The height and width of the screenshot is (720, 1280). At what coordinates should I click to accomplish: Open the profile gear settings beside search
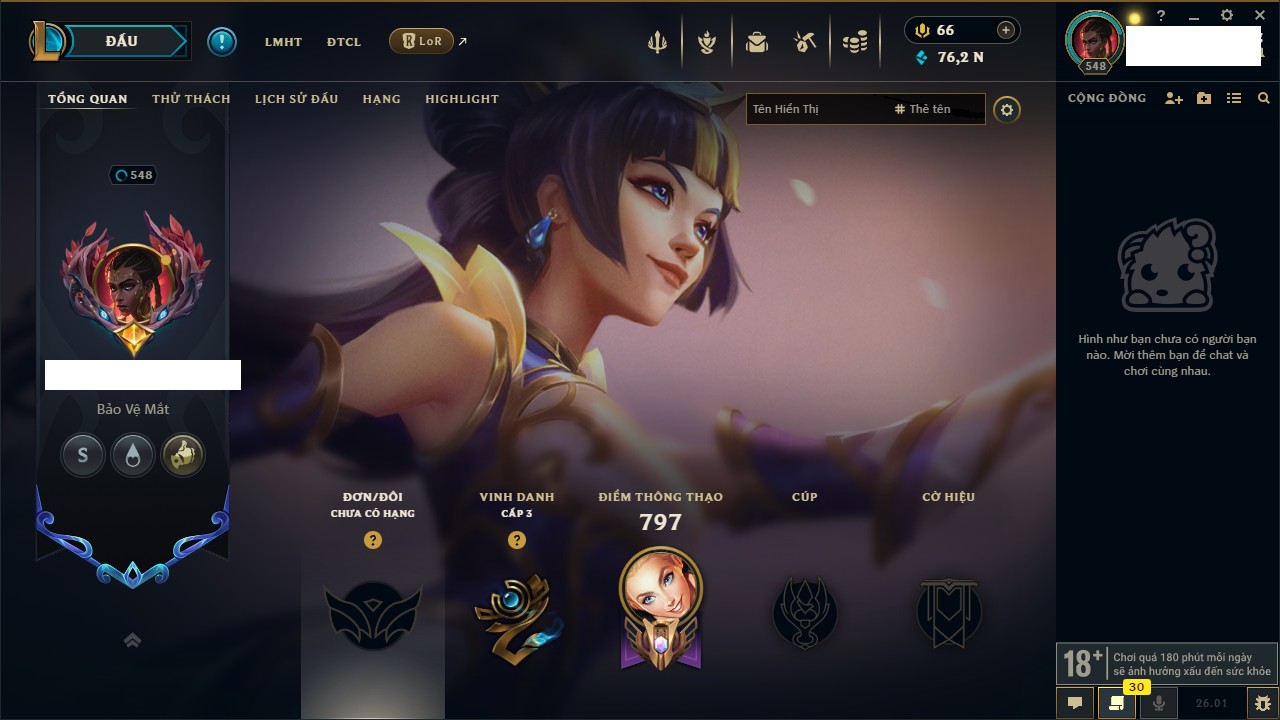[1007, 110]
